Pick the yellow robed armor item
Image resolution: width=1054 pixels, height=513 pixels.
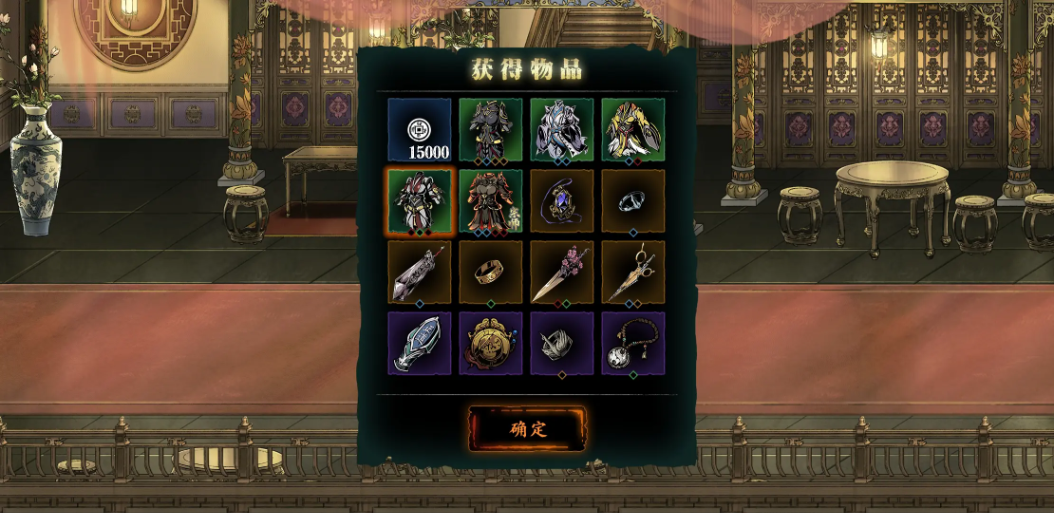[632, 130]
